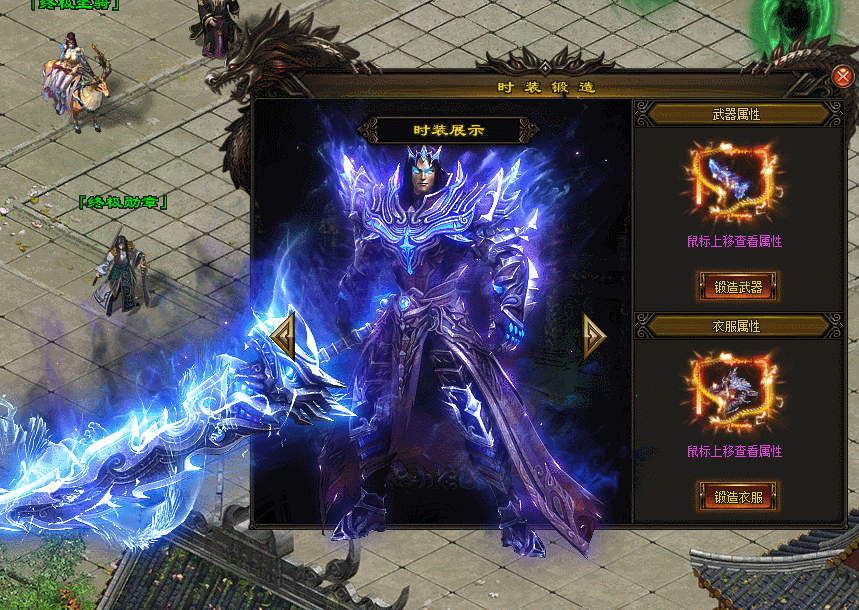Viewport: 859px width, 610px height.
Task: Show the previous costume with left arrow
Action: point(283,336)
